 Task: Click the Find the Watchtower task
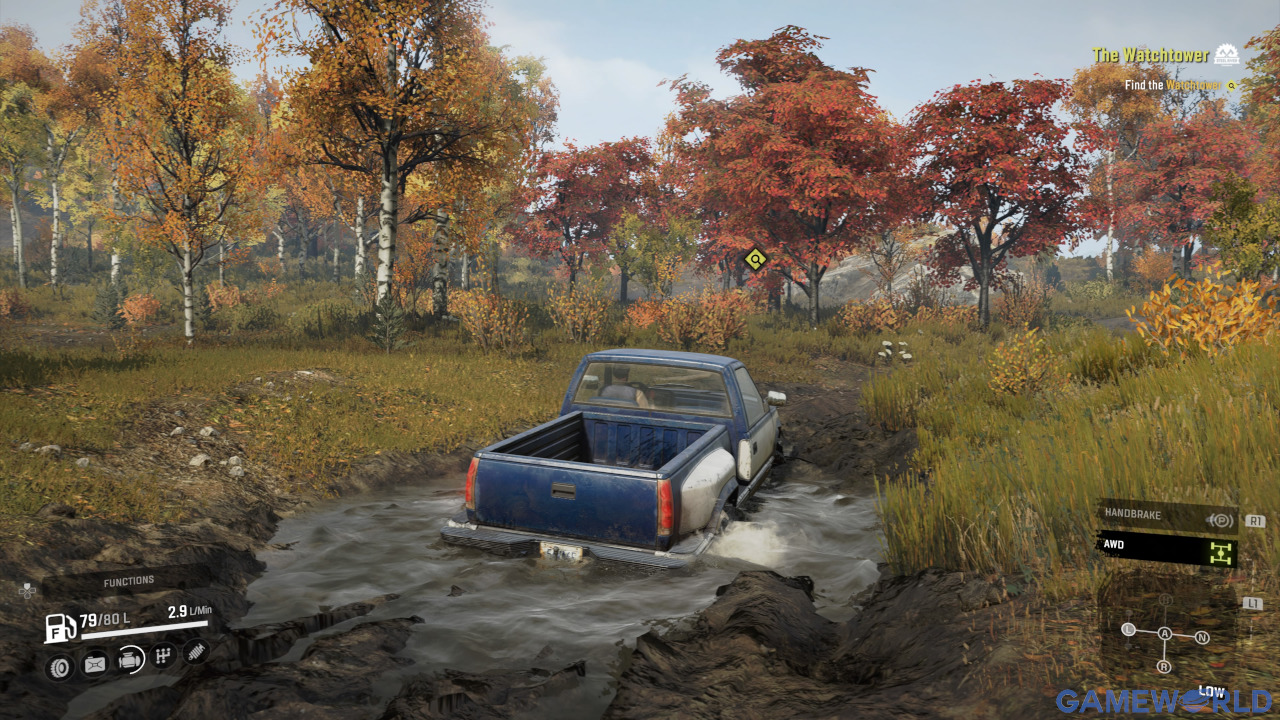coord(1171,86)
